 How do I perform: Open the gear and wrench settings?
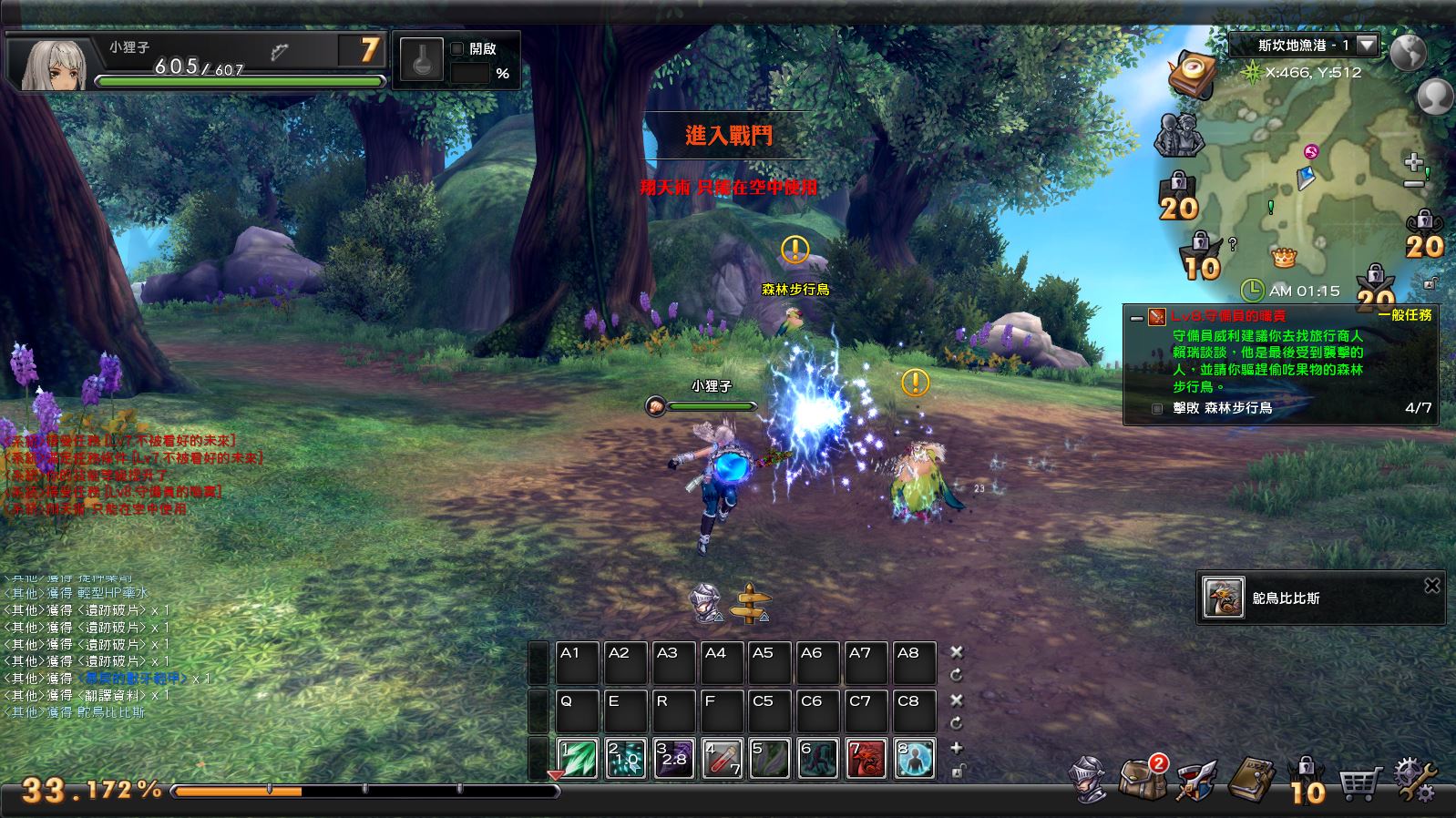[1416, 781]
